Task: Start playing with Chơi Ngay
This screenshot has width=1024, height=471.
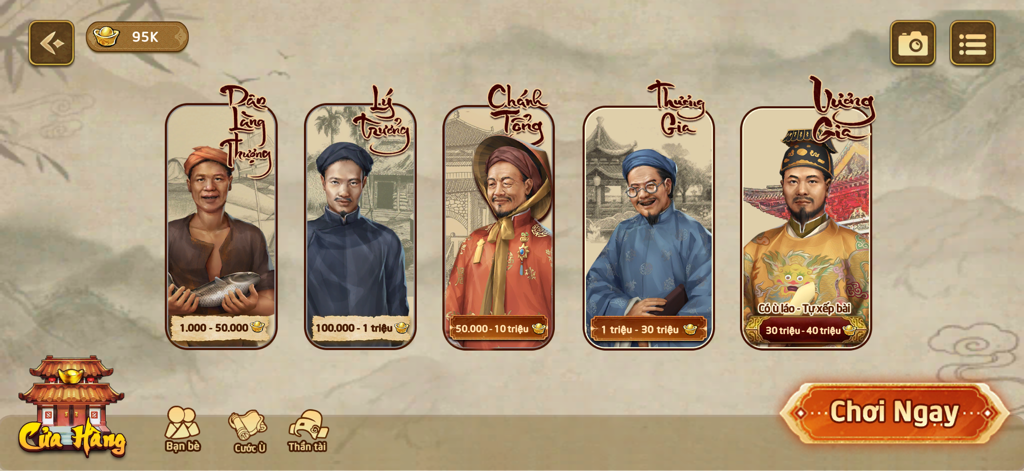Action: [894, 412]
